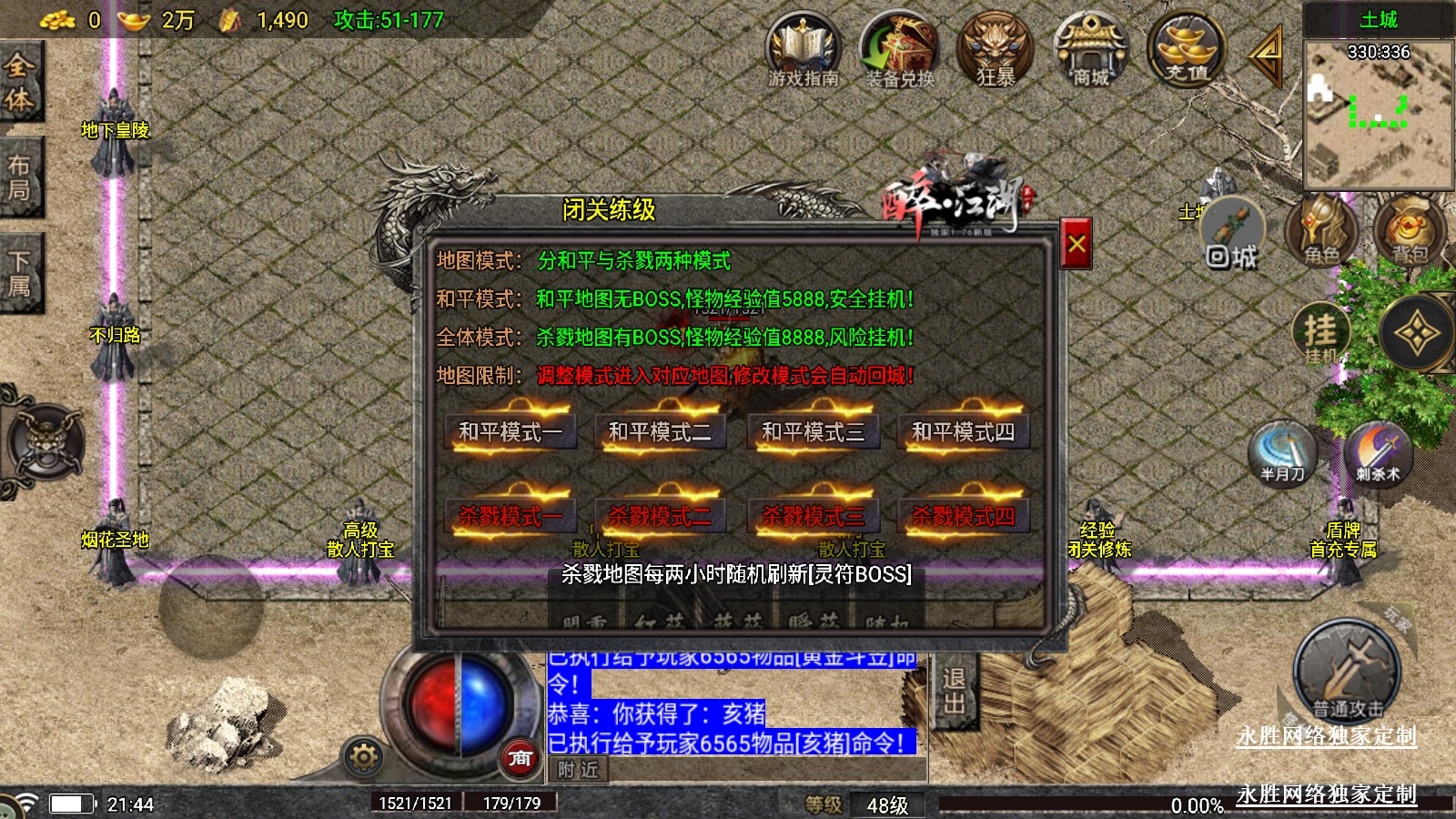Open the 游戏指南 guide book

click(x=803, y=50)
